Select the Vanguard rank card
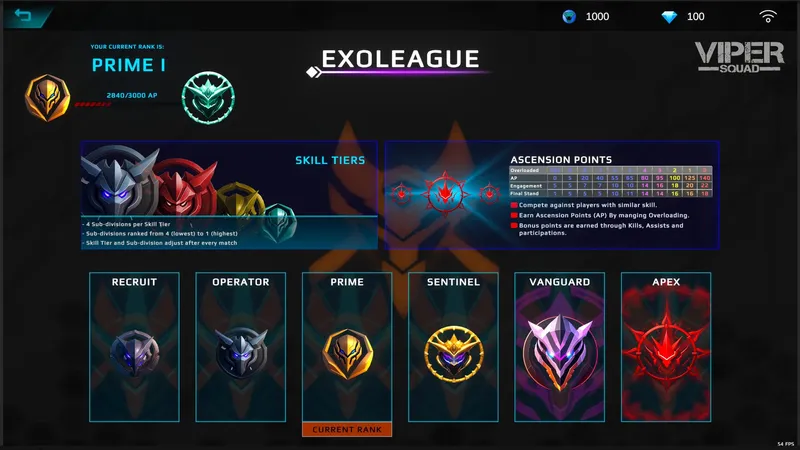This screenshot has width=800, height=450. (560, 346)
